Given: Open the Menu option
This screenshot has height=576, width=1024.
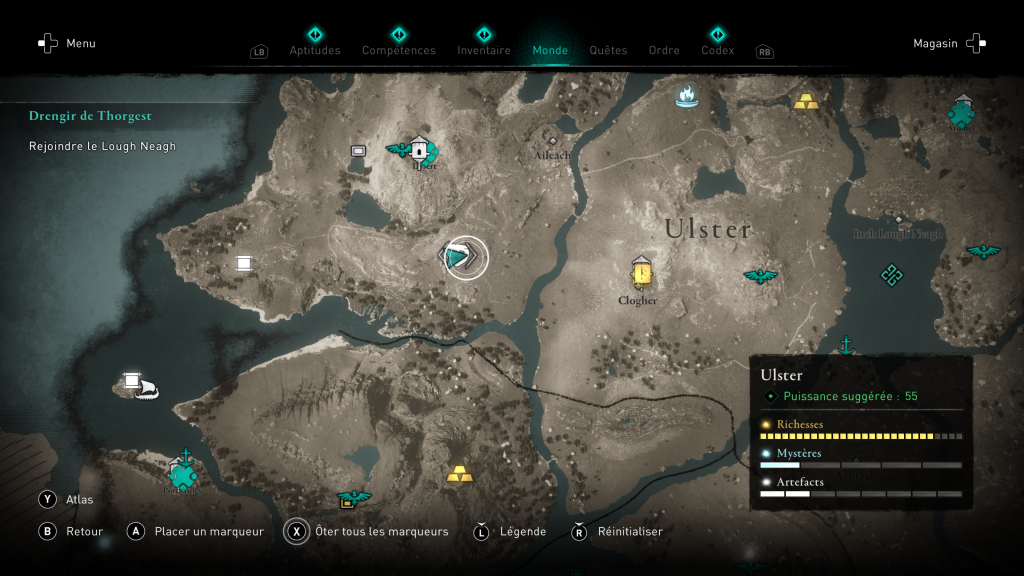Looking at the screenshot, I should (68, 43).
